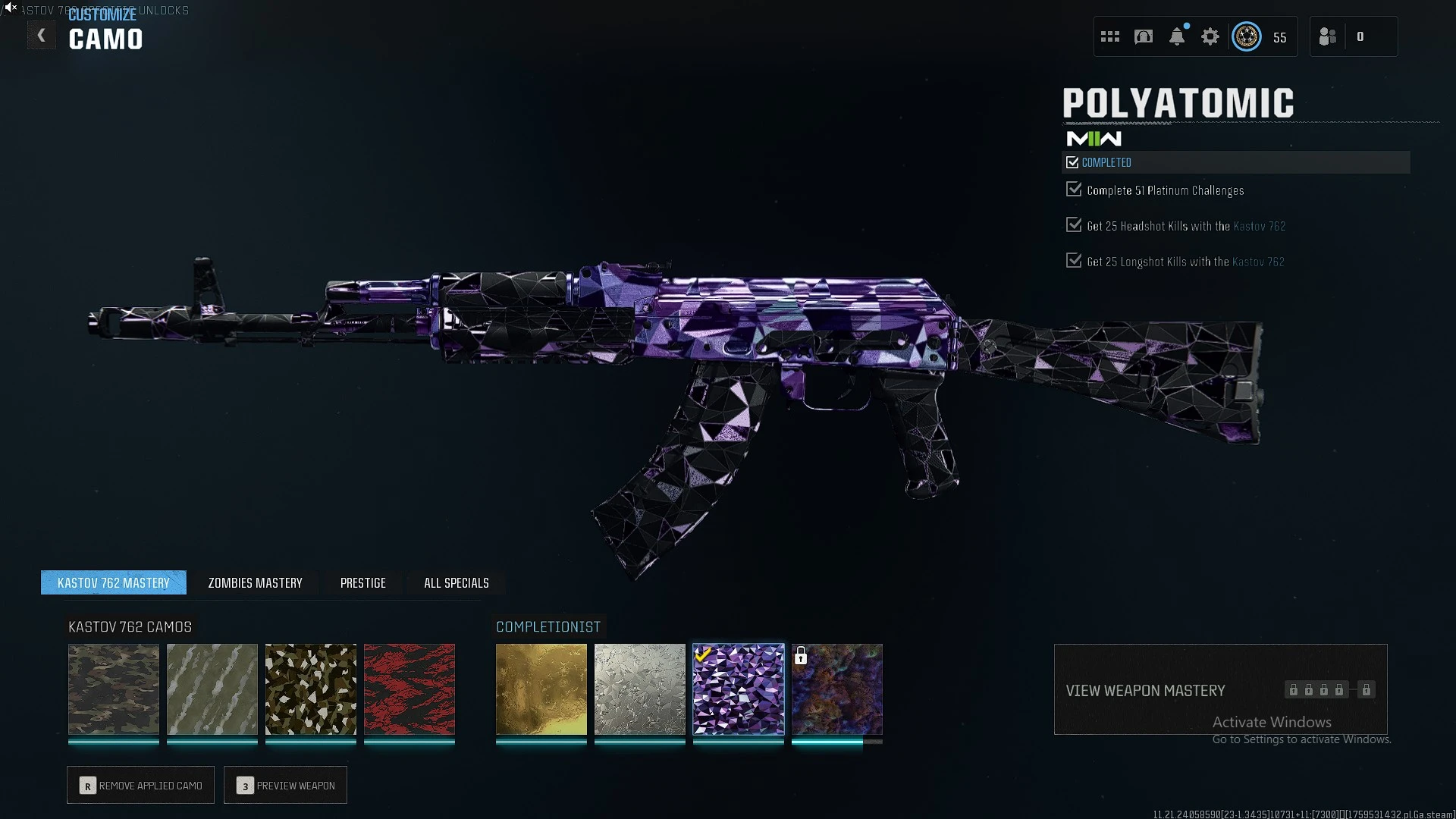1456x819 pixels.
Task: Open View Weapon Mastery panel
Action: (x=1220, y=689)
